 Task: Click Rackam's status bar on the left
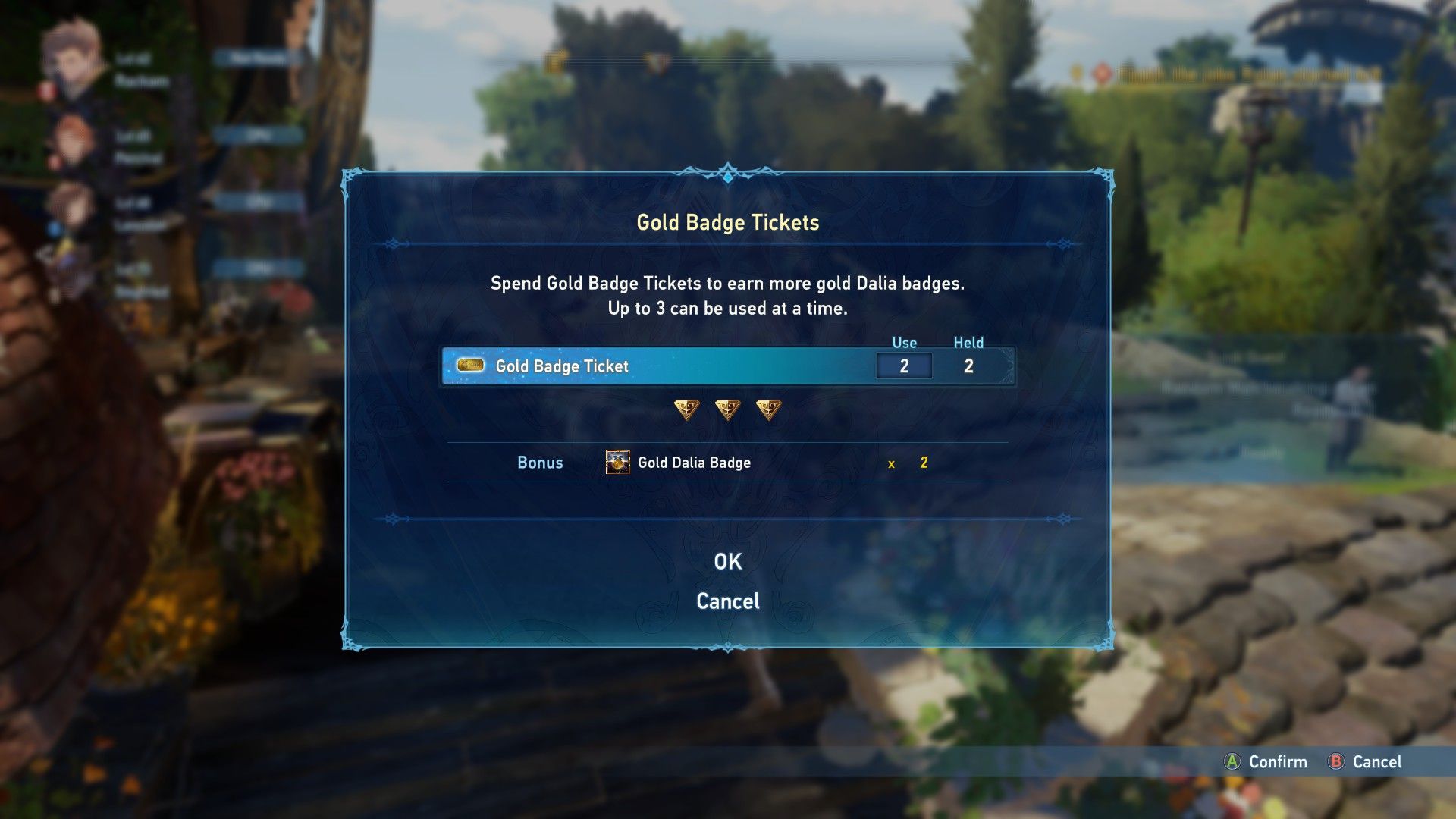(253, 57)
